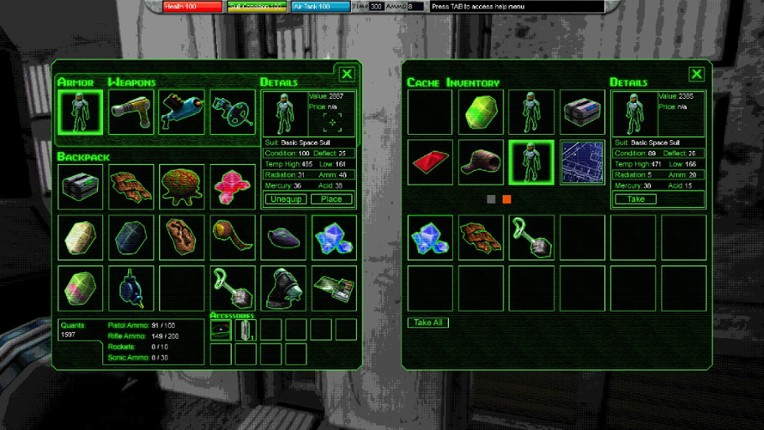This screenshot has width=764, height=430.
Task: Select the metal crate in the cache
Action: [582, 112]
